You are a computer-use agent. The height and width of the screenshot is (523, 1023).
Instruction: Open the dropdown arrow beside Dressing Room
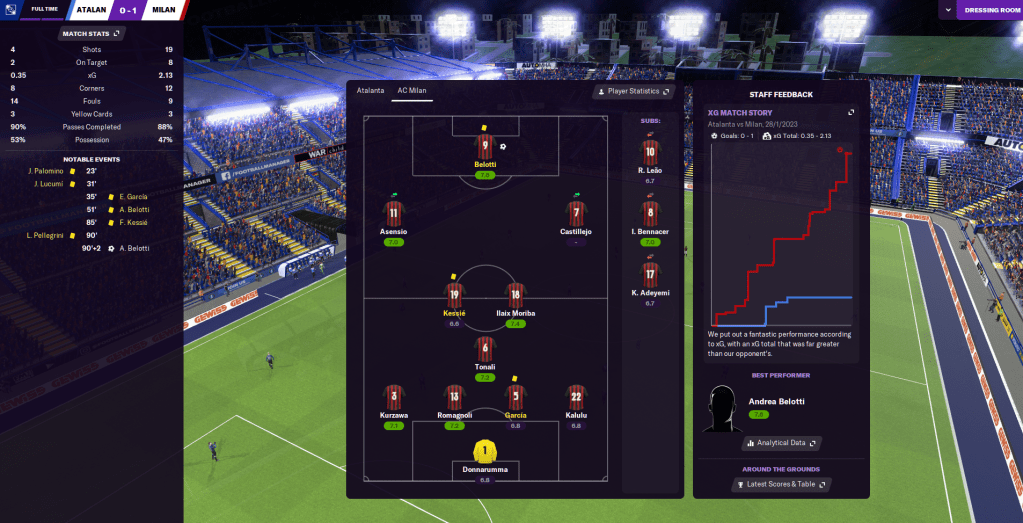tap(946, 10)
